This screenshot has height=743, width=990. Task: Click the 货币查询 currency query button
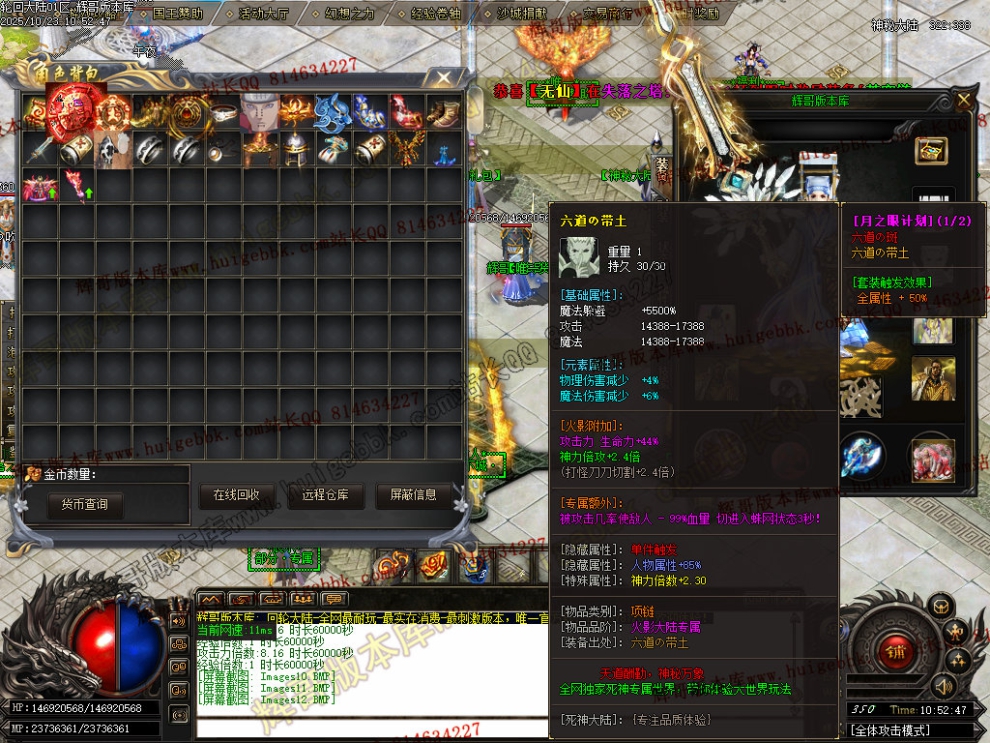click(x=84, y=505)
